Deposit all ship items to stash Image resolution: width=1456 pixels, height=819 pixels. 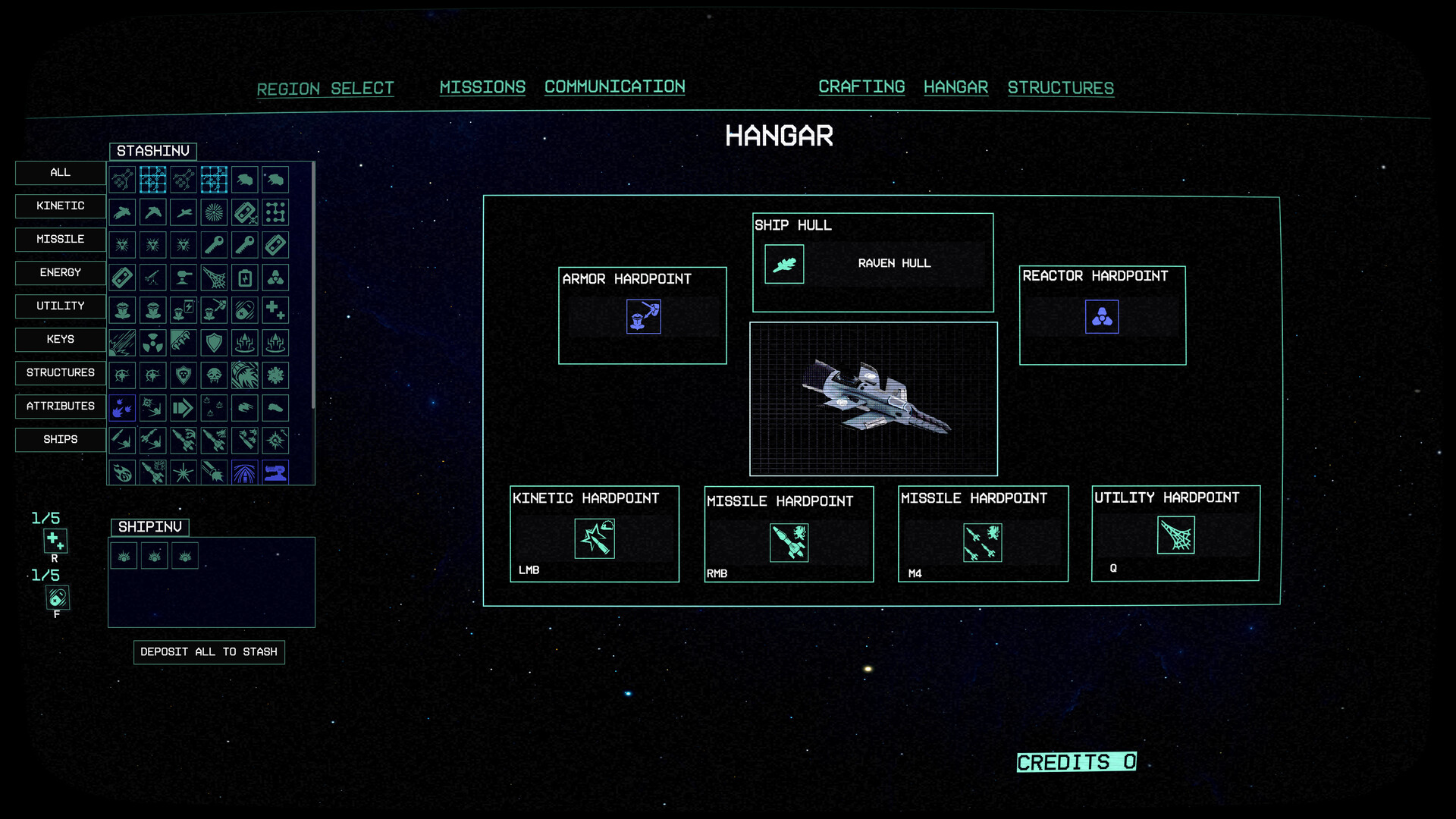(209, 652)
